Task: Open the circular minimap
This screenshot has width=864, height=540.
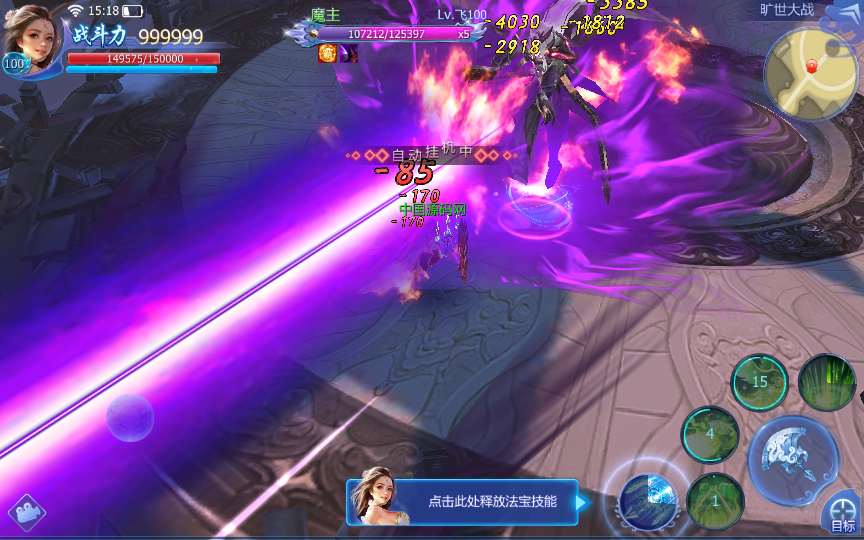Action: (809, 72)
